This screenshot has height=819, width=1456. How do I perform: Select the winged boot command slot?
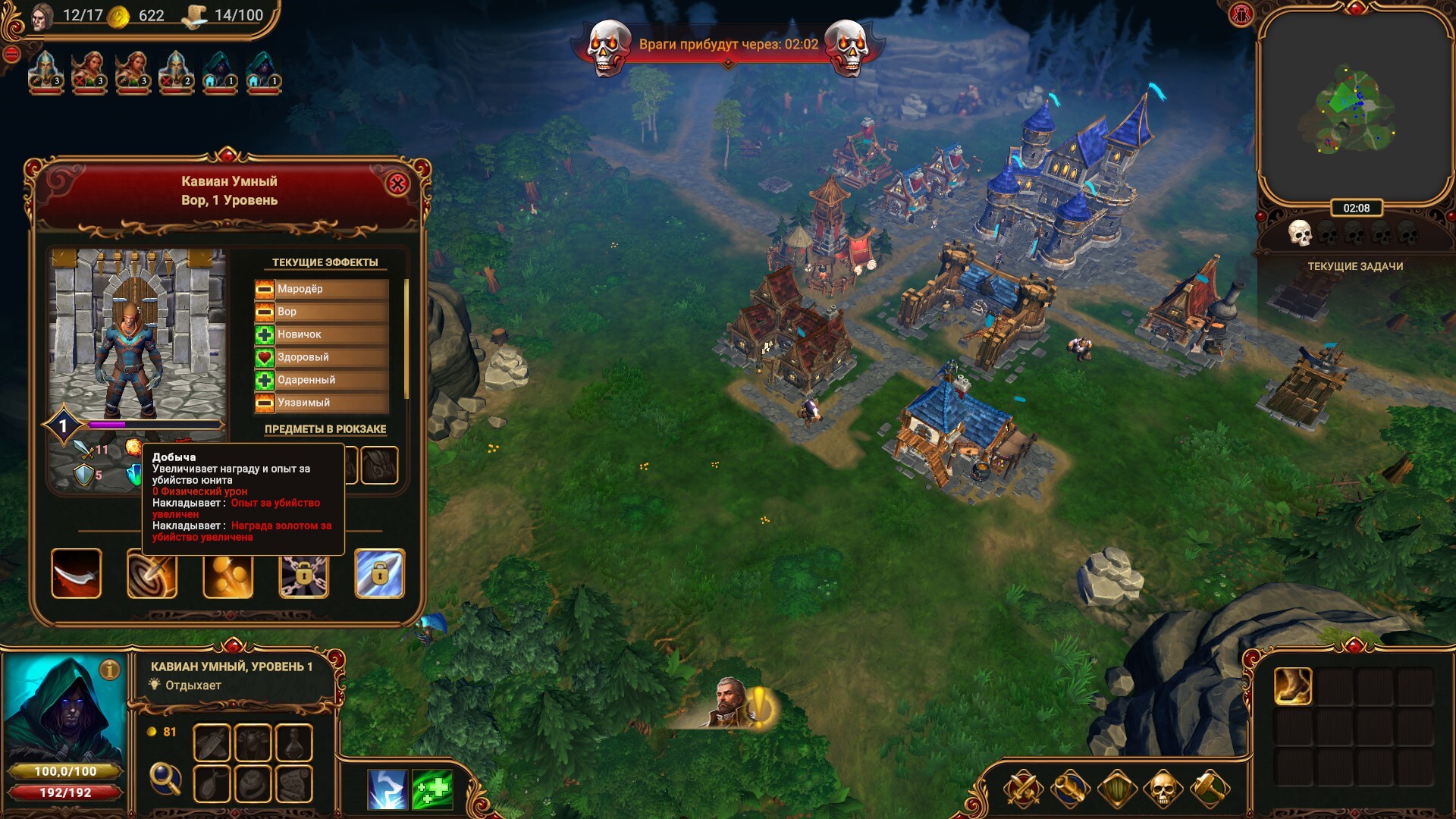click(x=1293, y=686)
